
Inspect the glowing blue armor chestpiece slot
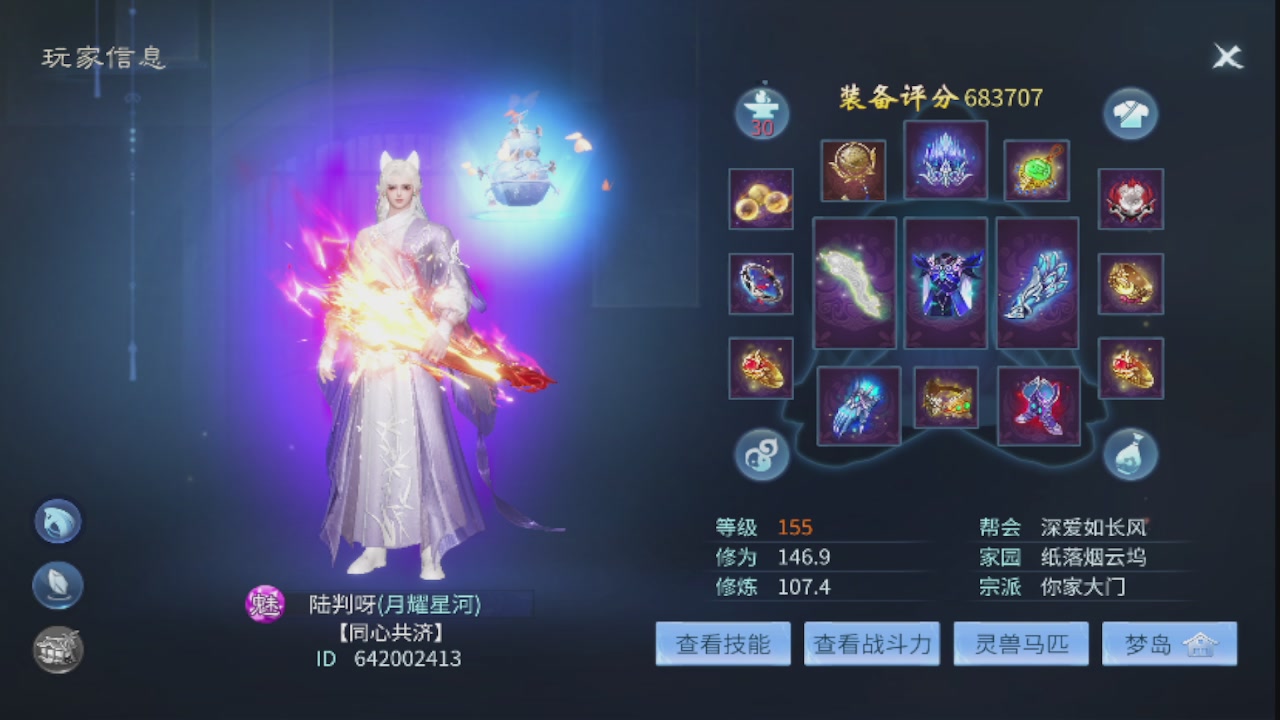point(946,283)
